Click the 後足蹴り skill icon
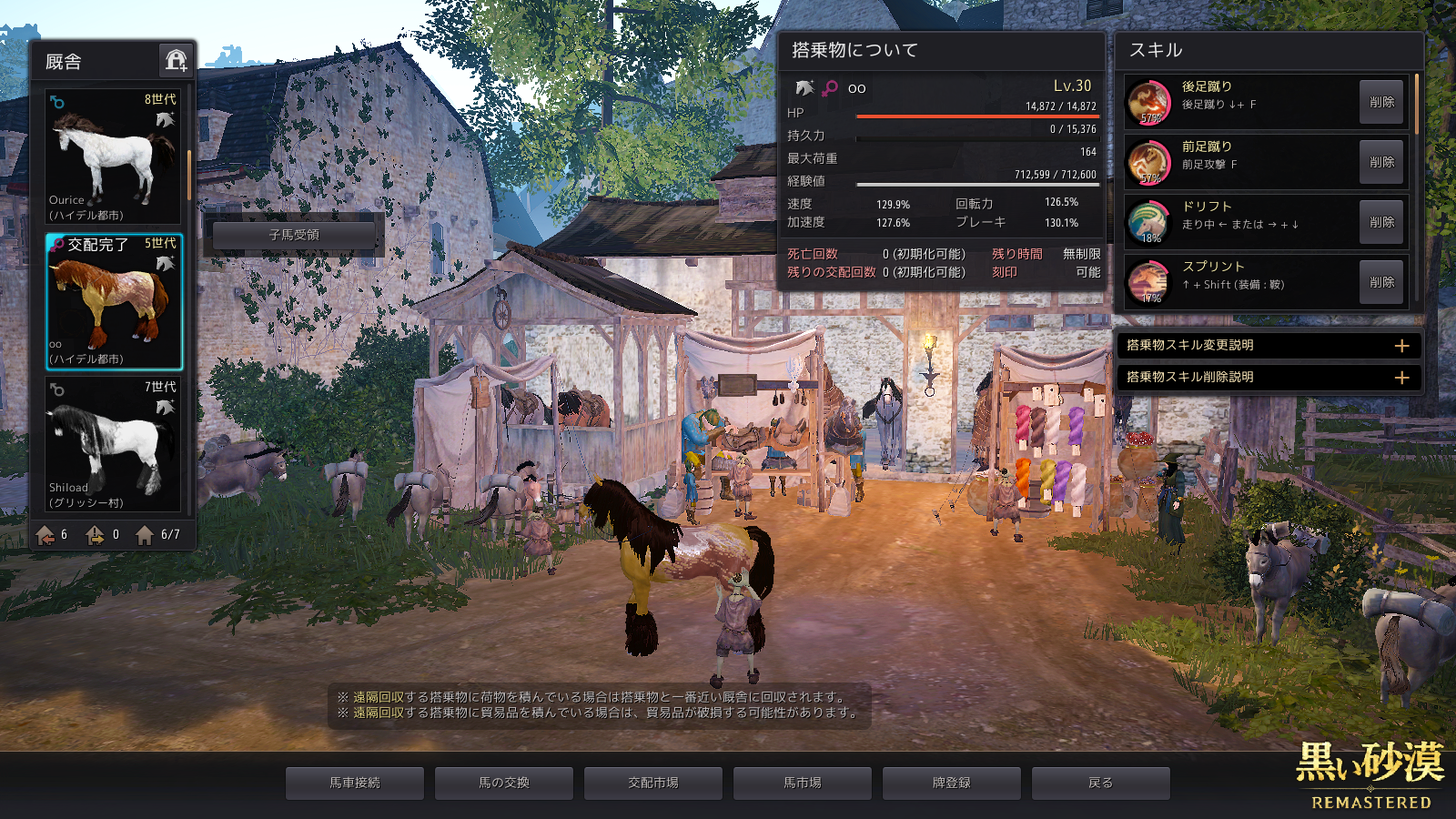Screen dimensions: 1456x819 pyautogui.click(x=1149, y=102)
